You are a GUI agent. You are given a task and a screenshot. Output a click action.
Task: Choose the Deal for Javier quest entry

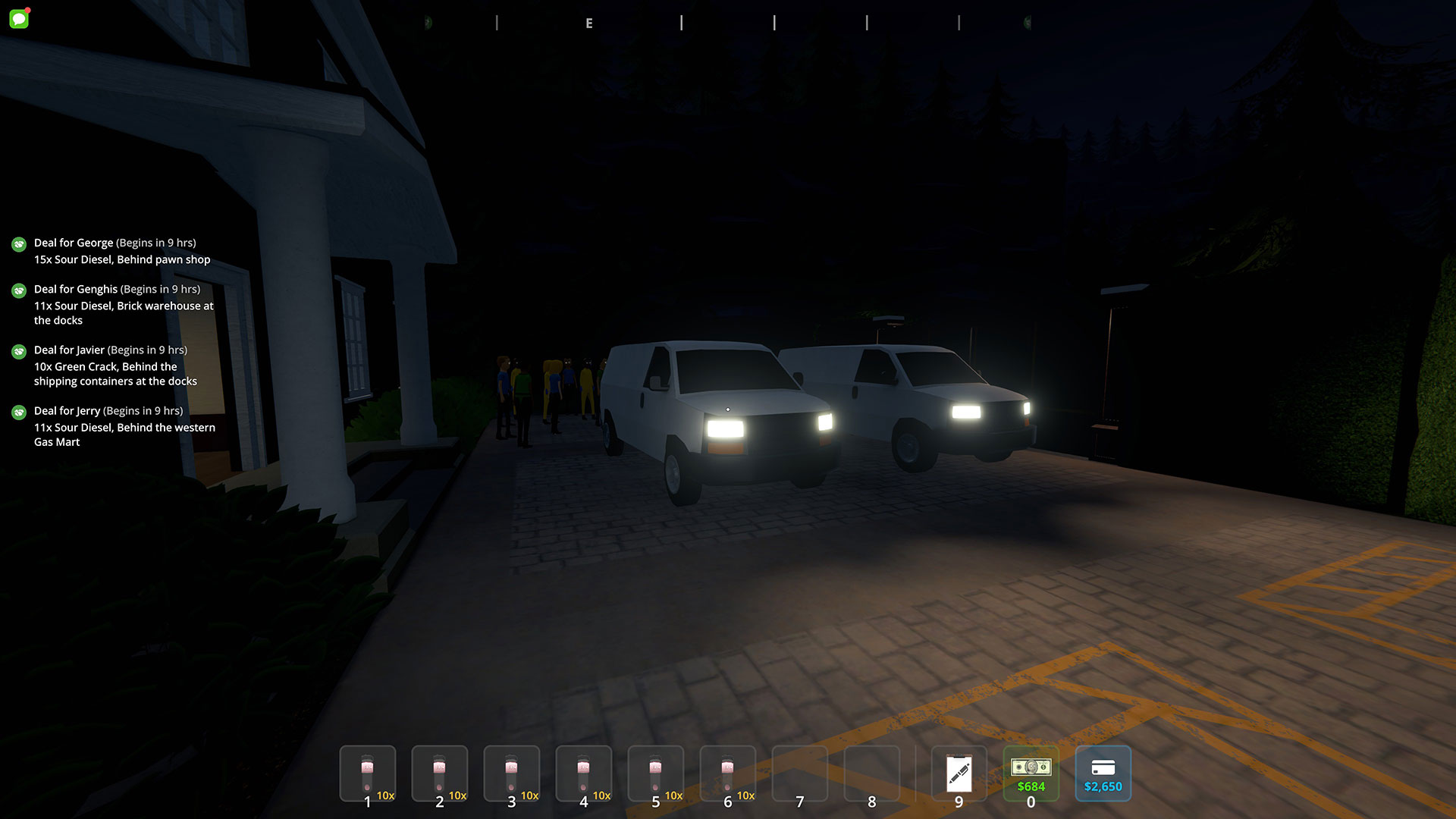(115, 365)
